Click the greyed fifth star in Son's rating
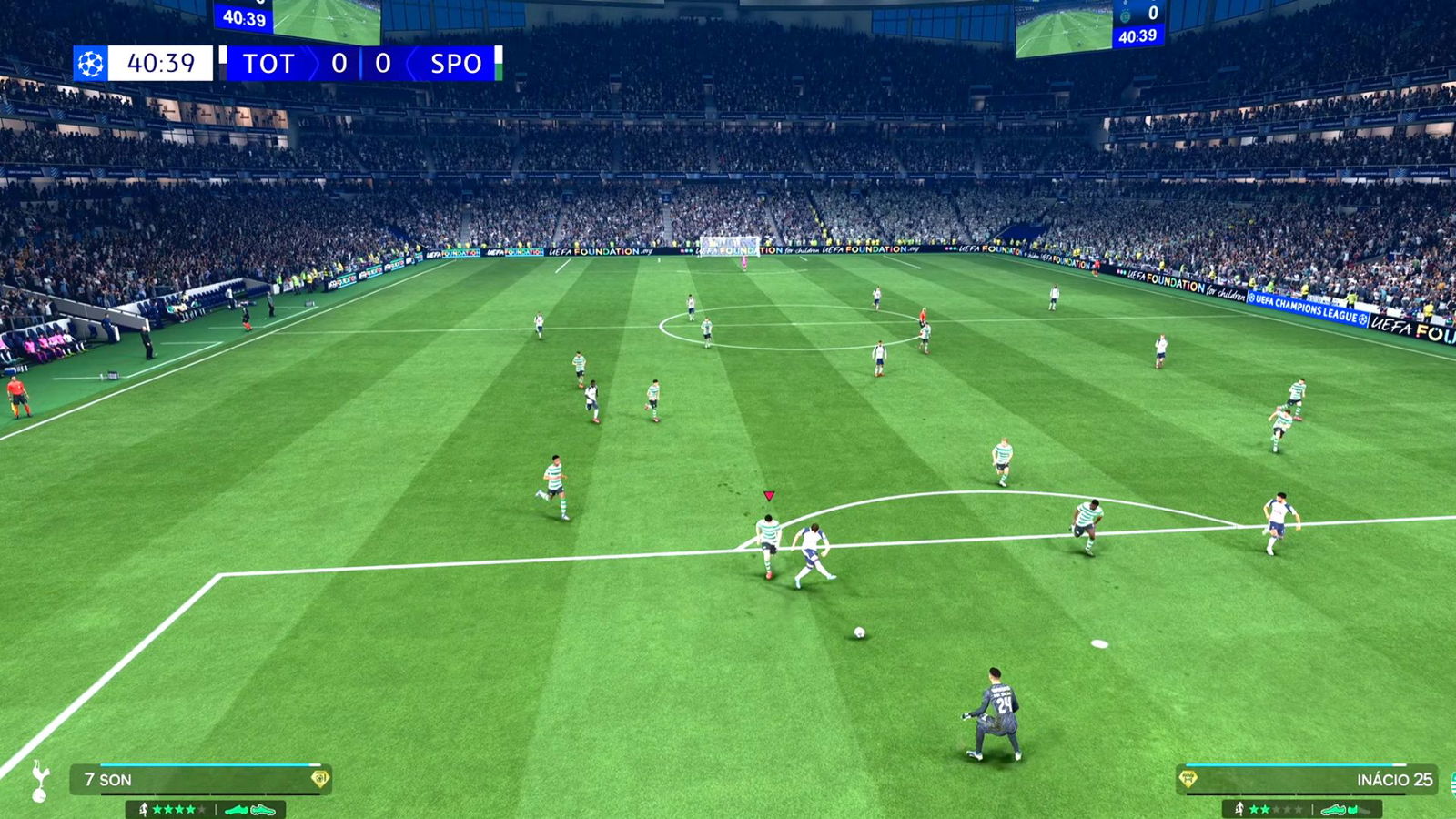 [202, 810]
